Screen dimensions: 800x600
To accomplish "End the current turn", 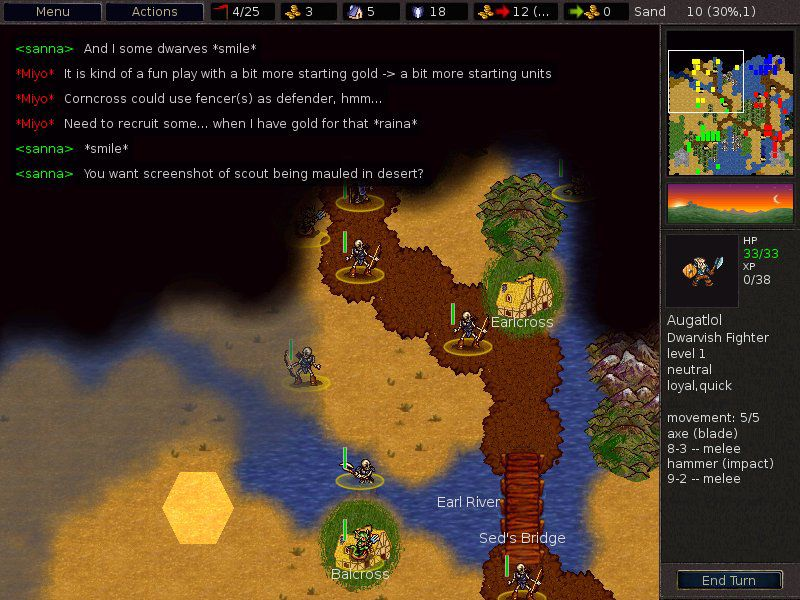I will coord(728,580).
